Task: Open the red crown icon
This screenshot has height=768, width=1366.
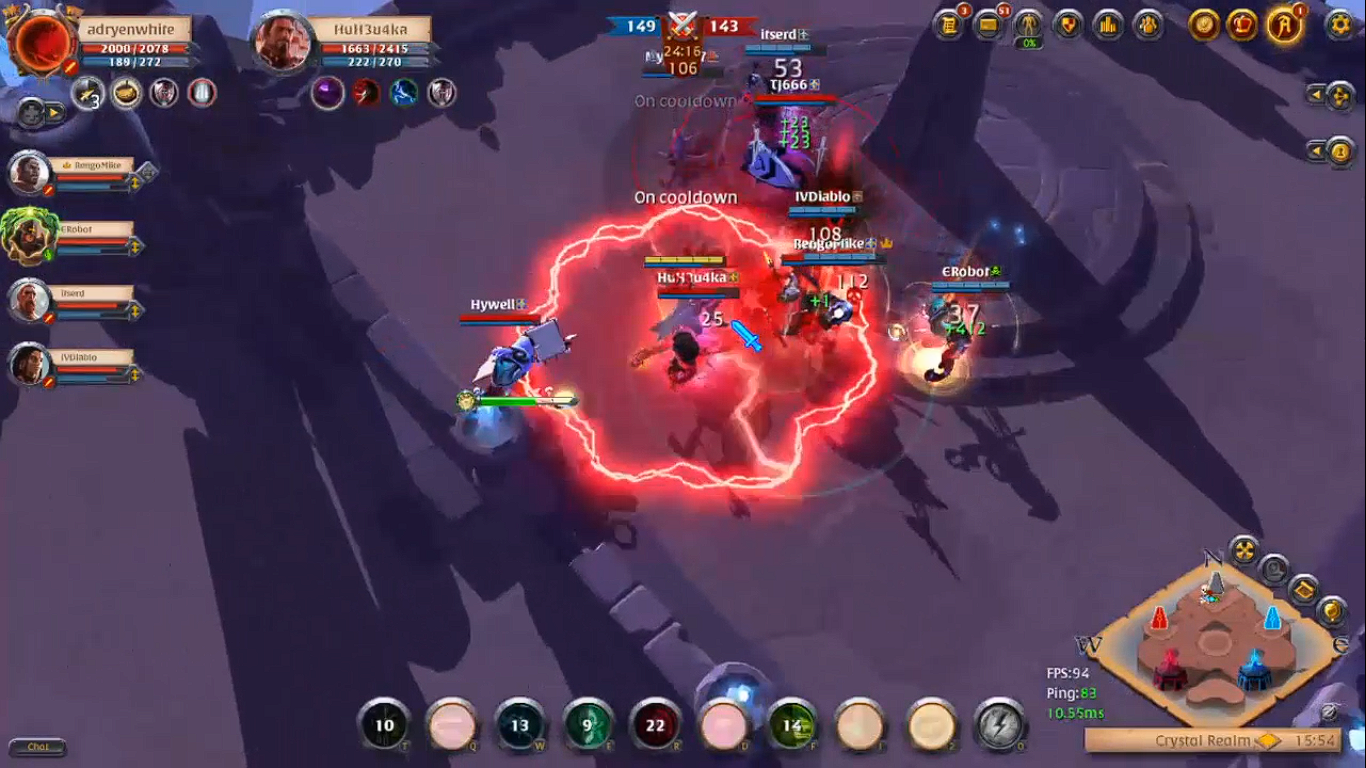Action: tap(1243, 24)
